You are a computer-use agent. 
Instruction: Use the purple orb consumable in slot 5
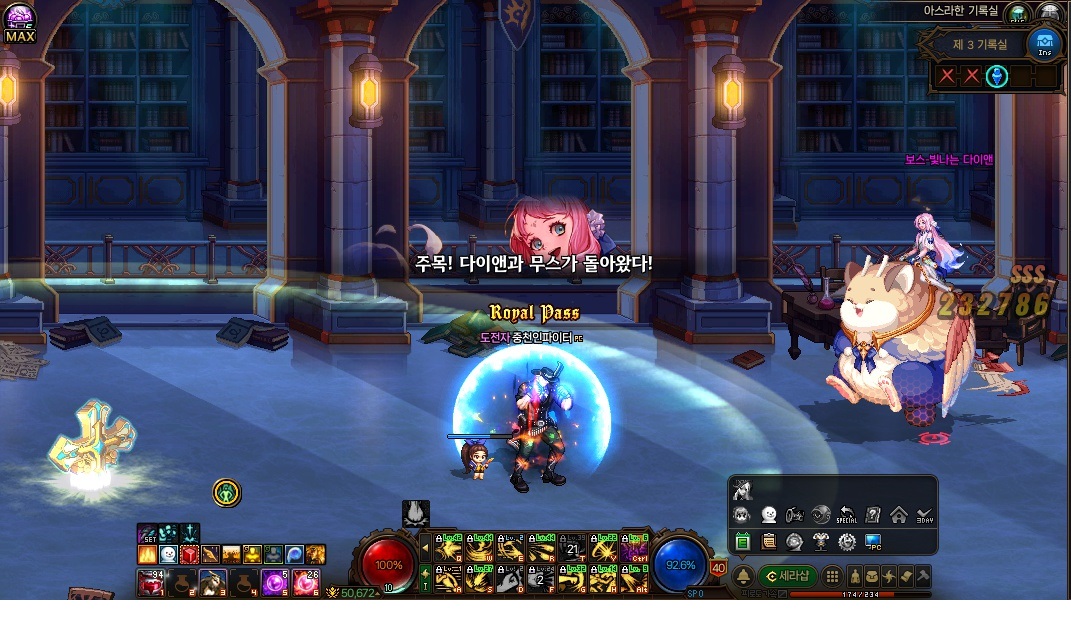pyautogui.click(x=272, y=581)
